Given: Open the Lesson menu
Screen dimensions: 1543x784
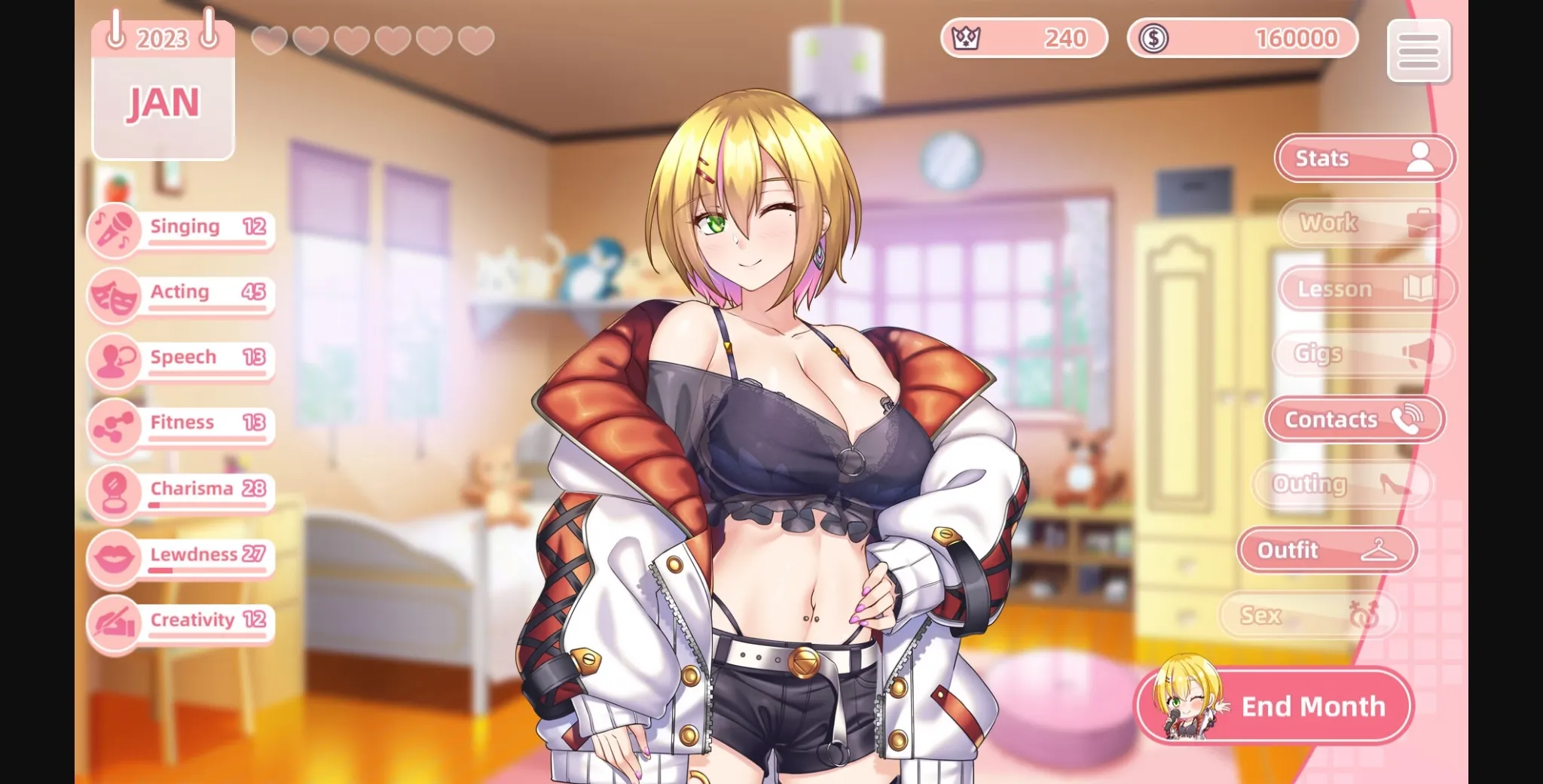Looking at the screenshot, I should pyautogui.click(x=1367, y=288).
